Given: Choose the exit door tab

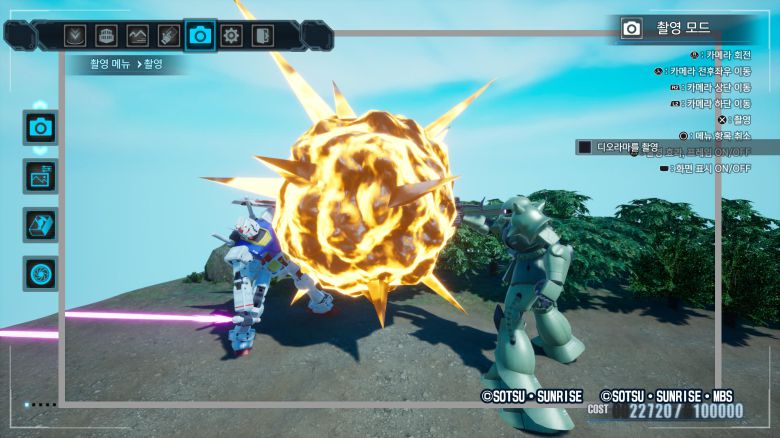Looking at the screenshot, I should [262, 36].
